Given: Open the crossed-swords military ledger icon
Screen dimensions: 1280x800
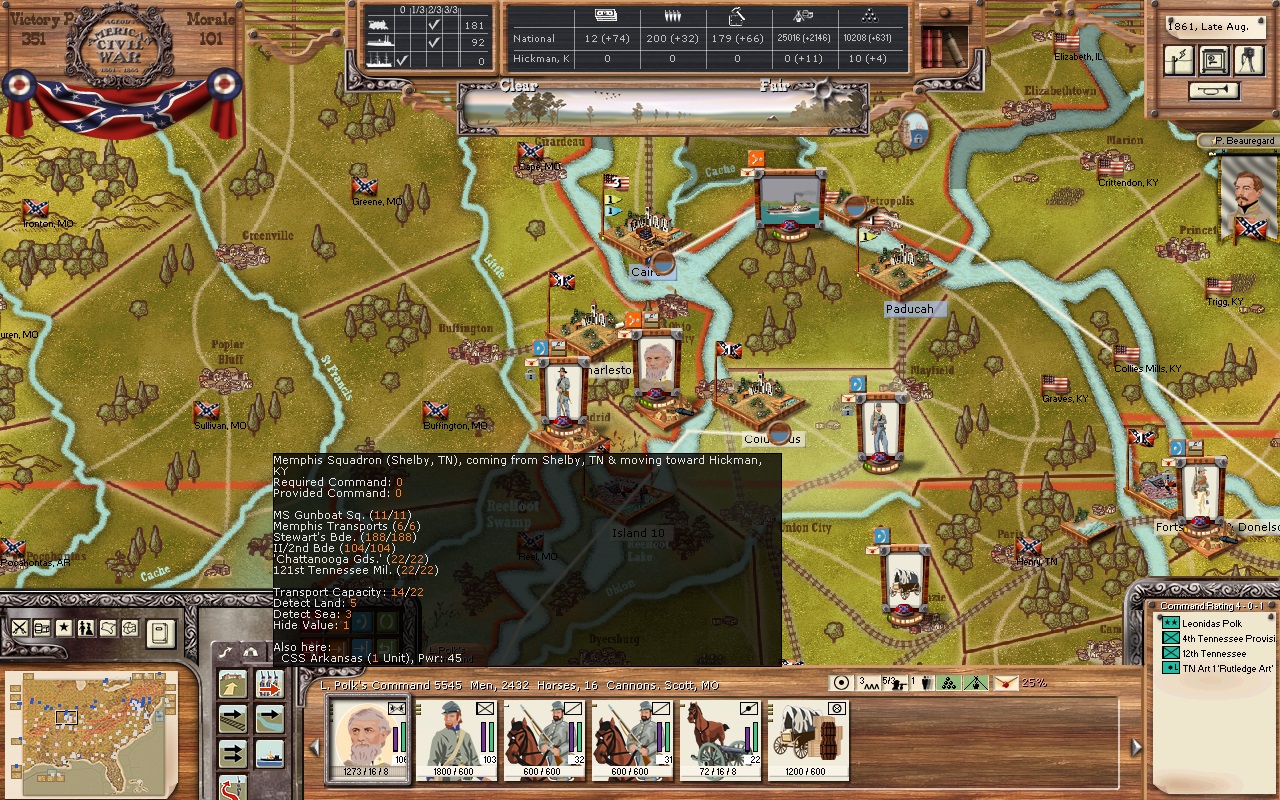Looking at the screenshot, I should click(20, 626).
